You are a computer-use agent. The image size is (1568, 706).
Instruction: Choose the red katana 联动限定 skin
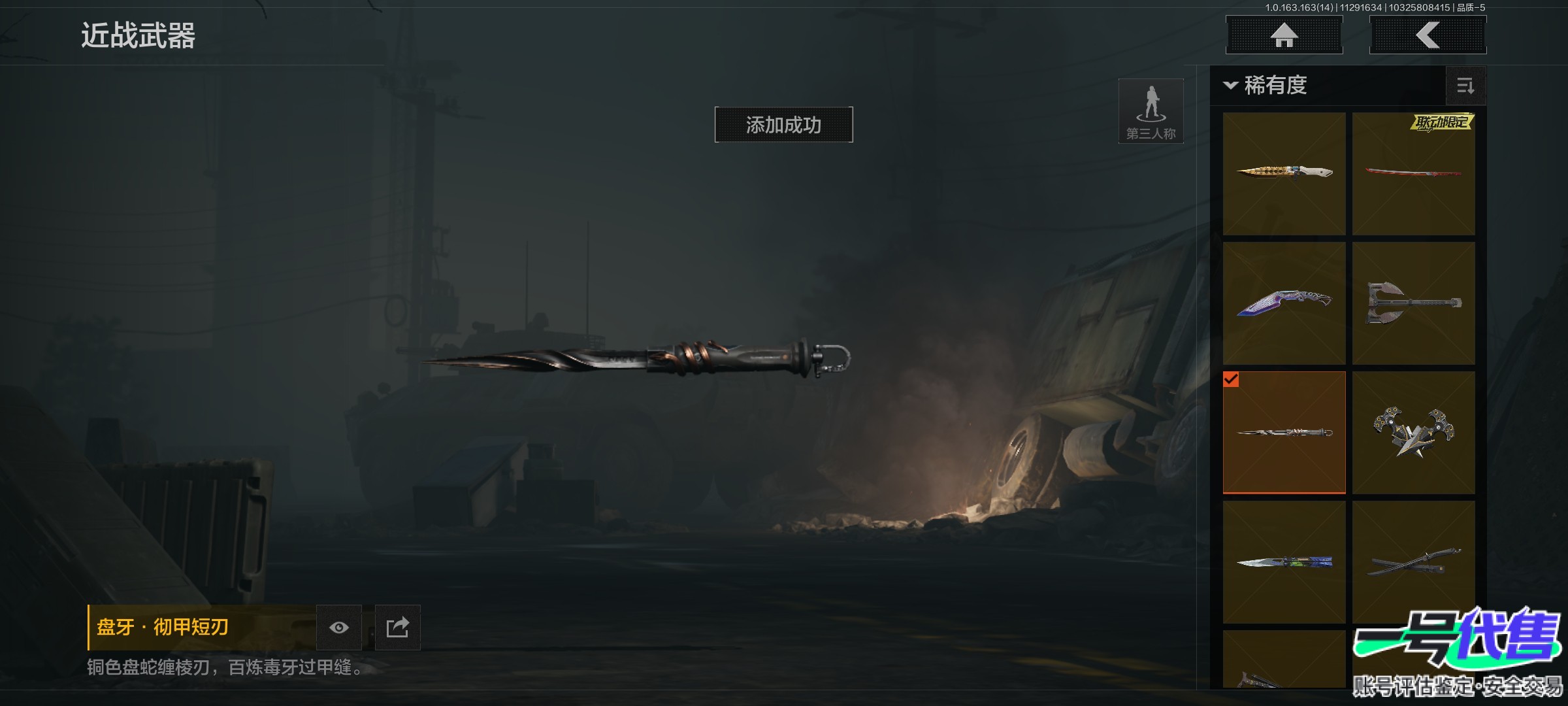[1413, 173]
